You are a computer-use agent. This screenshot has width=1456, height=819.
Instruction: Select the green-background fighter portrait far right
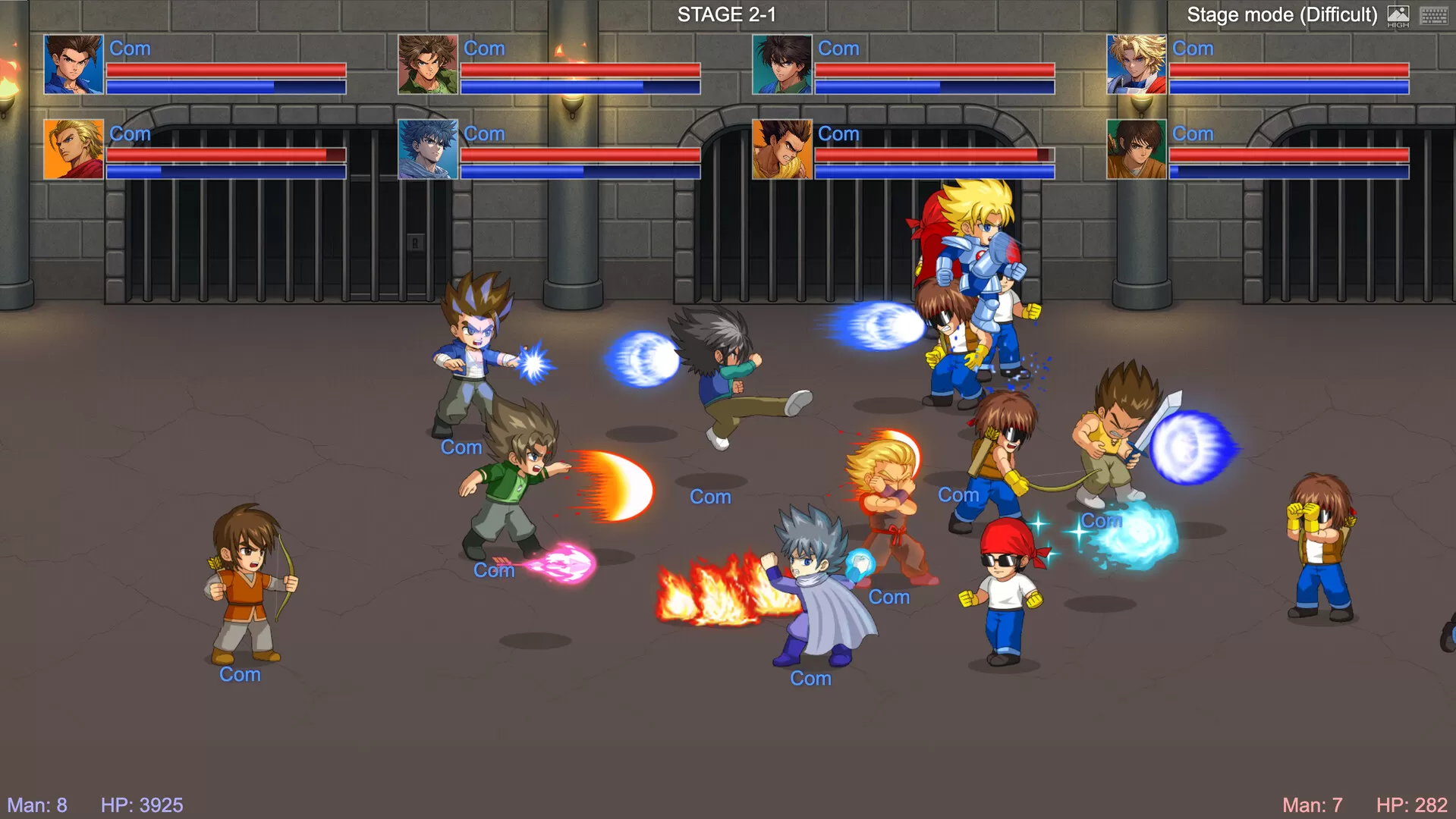pyautogui.click(x=1137, y=148)
